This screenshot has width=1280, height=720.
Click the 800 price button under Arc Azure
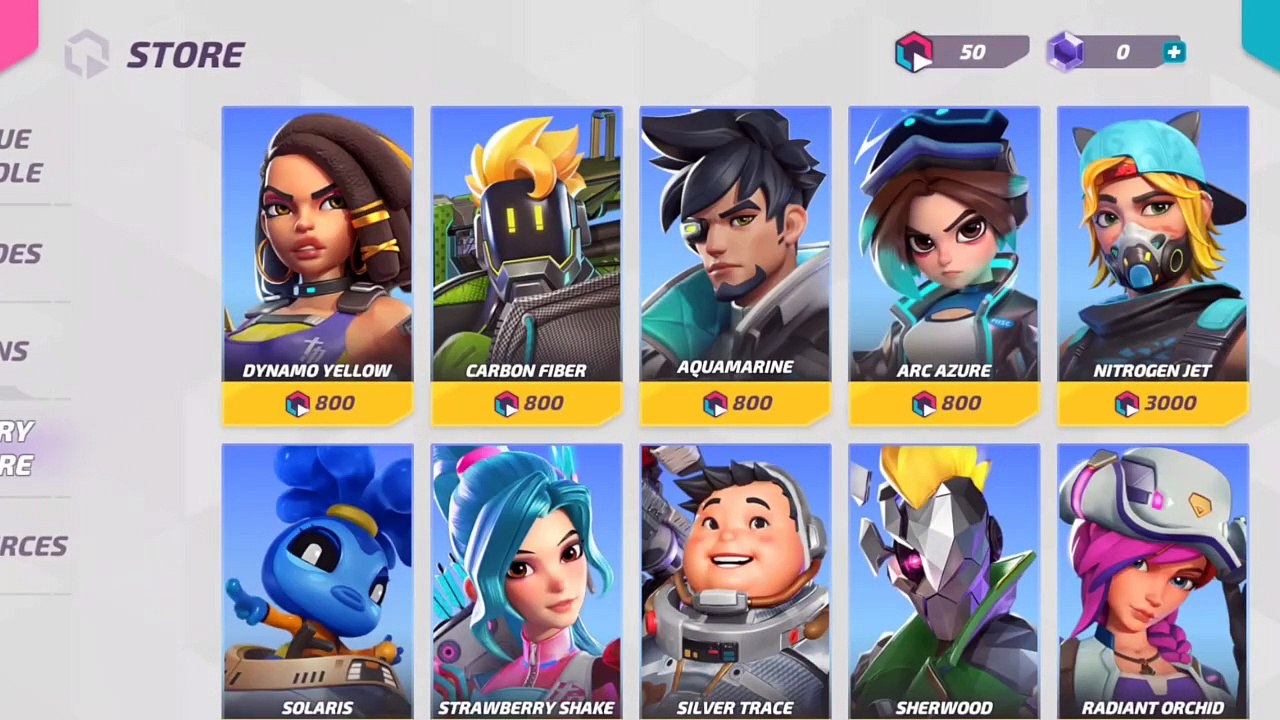pos(944,403)
